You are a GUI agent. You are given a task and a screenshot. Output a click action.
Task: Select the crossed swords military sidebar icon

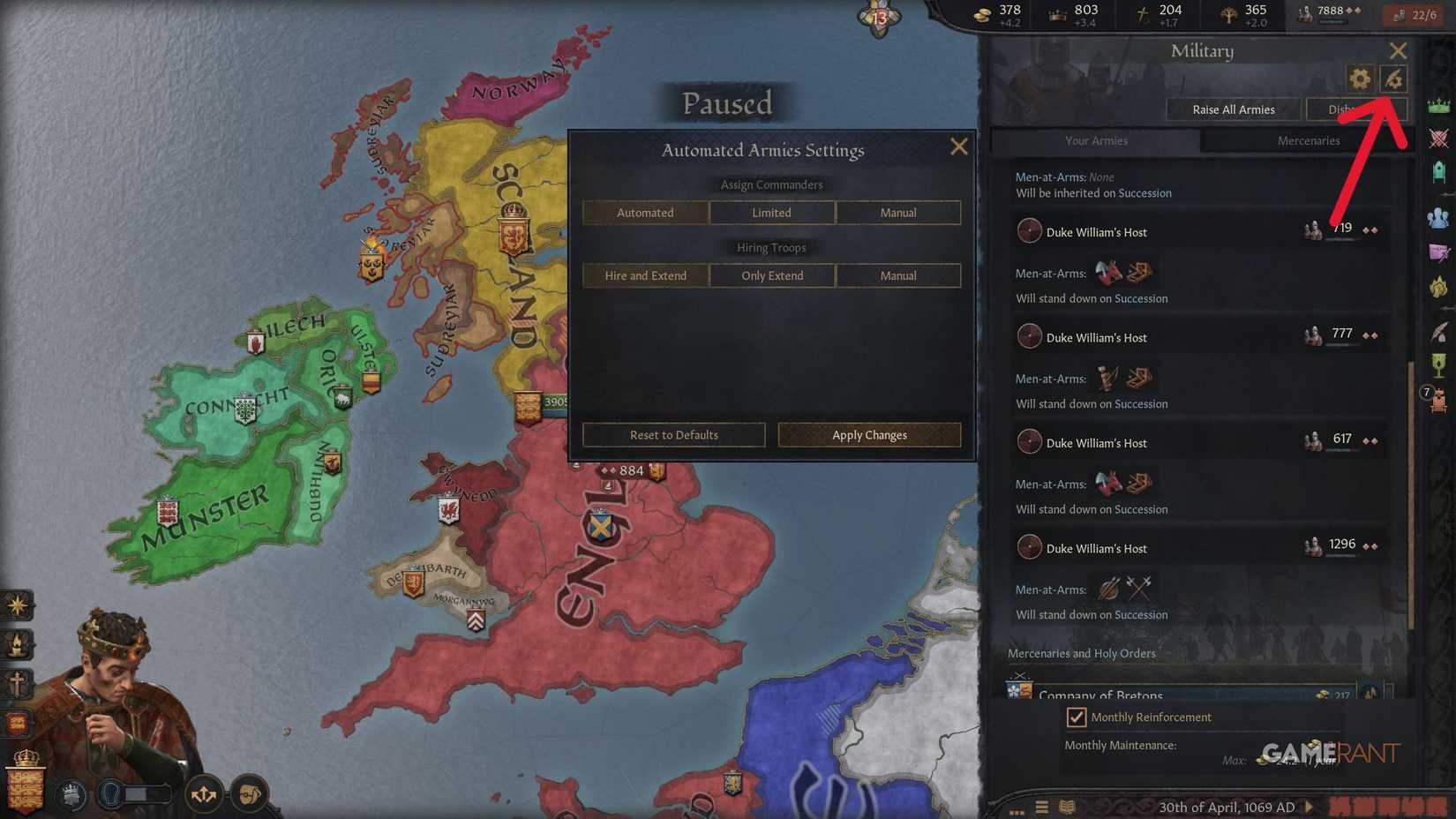tap(1438, 138)
